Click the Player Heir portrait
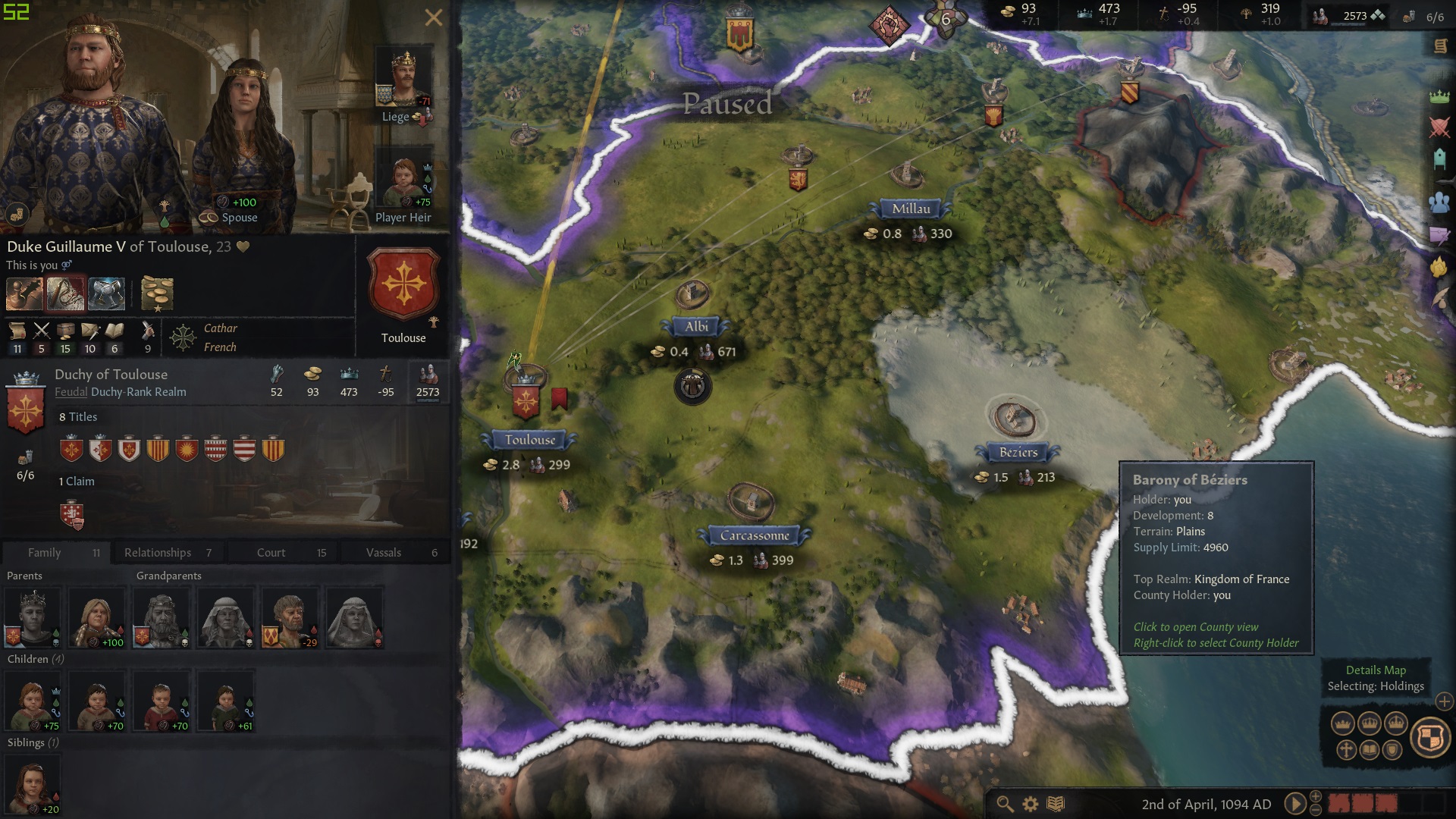Viewport: 1456px width, 819px height. 403,174
